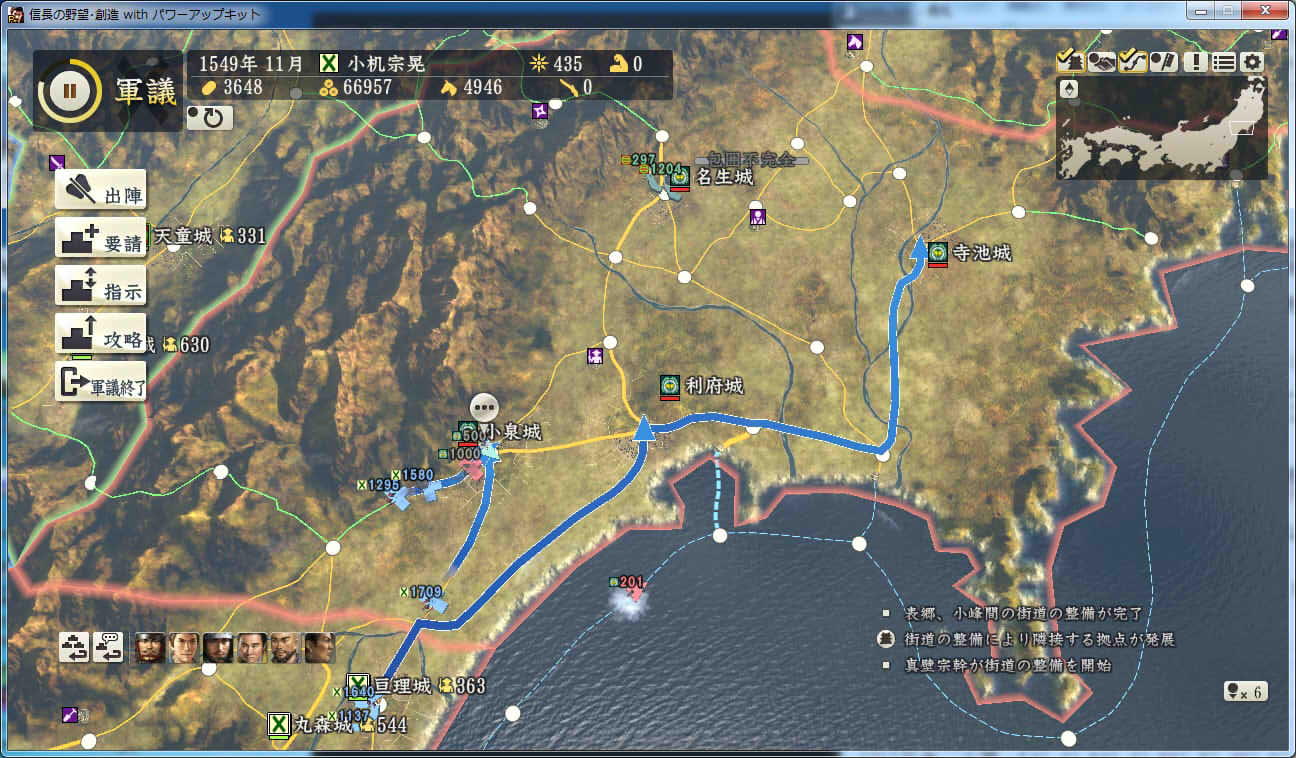
Task: Open the 攻略 conquest command
Action: [x=101, y=334]
